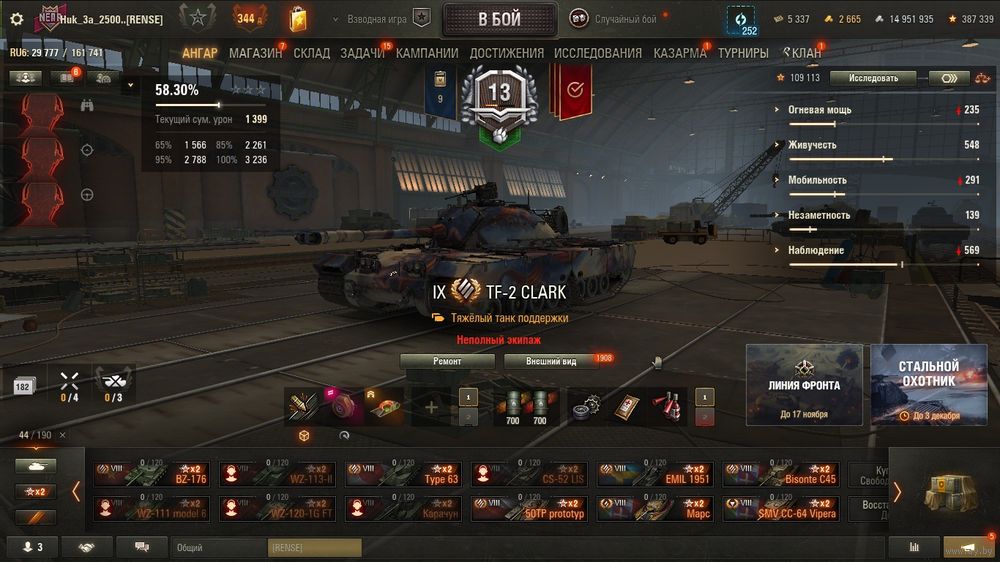
Task: Open the СКЛАД tab
Action: [x=311, y=53]
